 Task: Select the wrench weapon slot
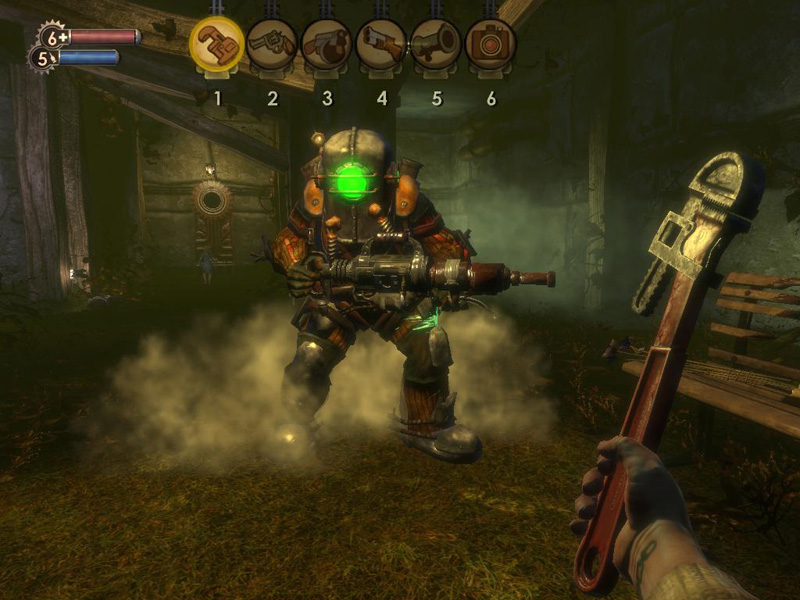pos(216,44)
